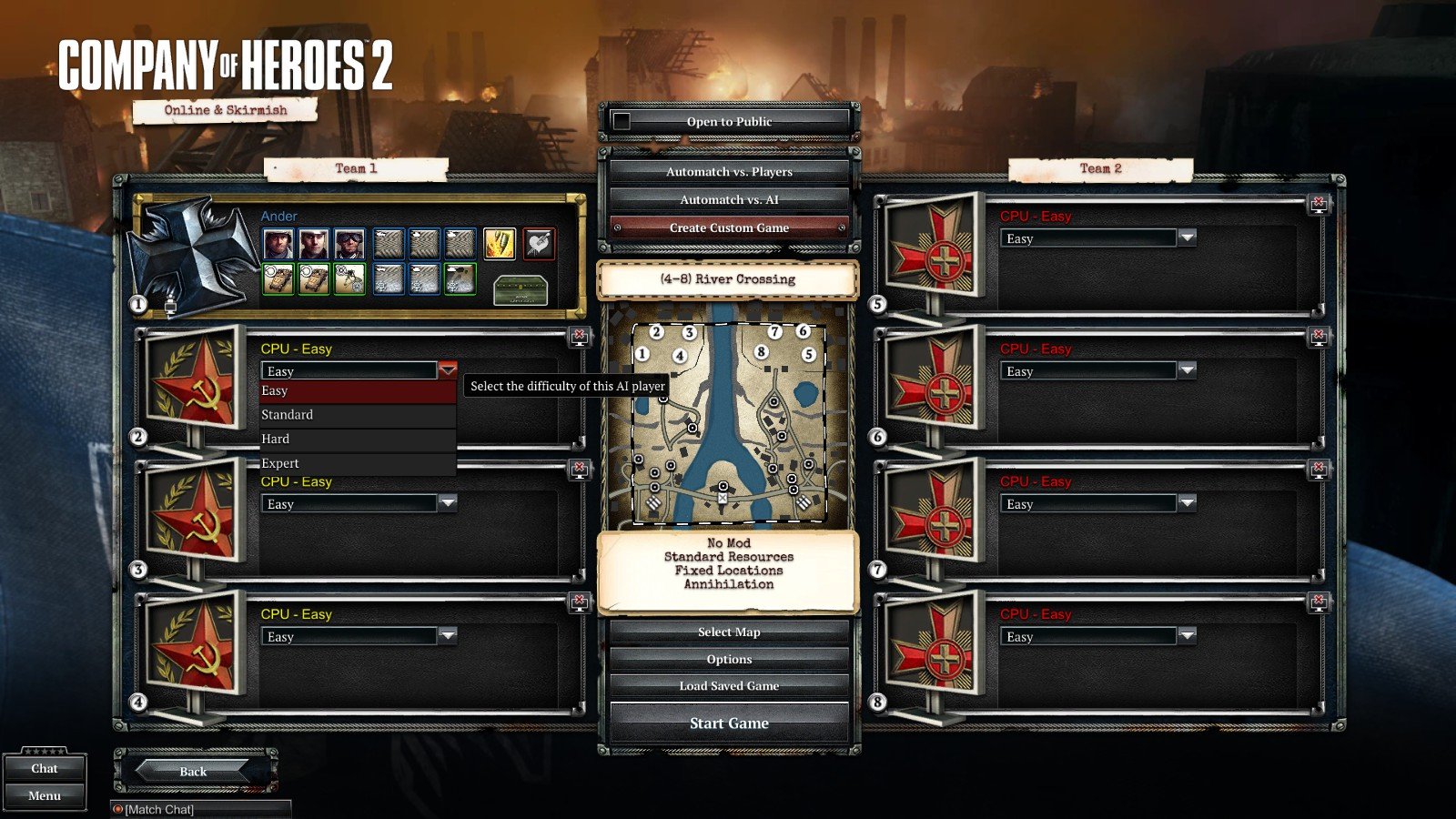Image resolution: width=1456 pixels, height=819 pixels.
Task: Open the Chat panel
Action: click(x=45, y=769)
